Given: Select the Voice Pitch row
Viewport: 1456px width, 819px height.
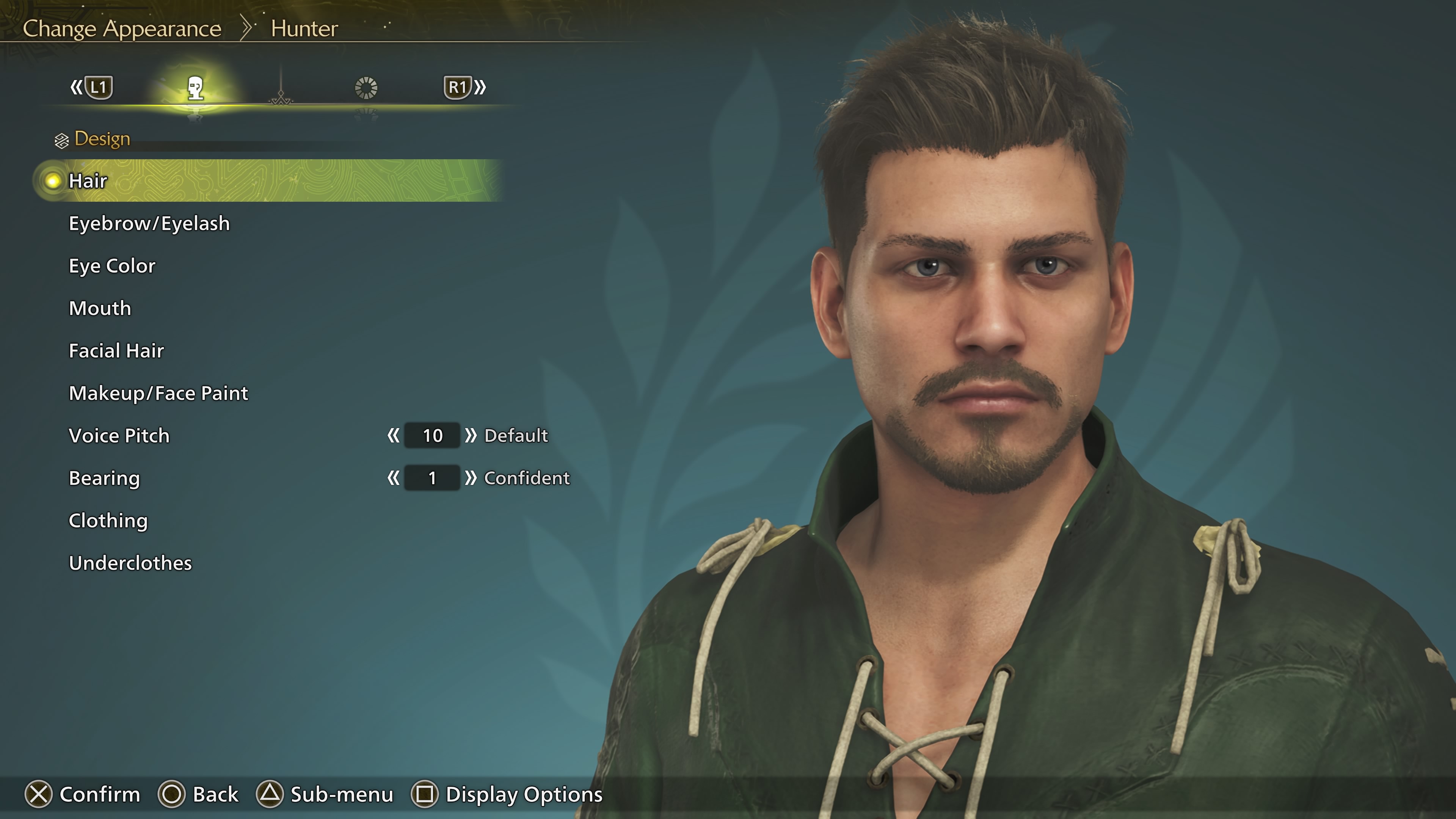Looking at the screenshot, I should coord(119,435).
